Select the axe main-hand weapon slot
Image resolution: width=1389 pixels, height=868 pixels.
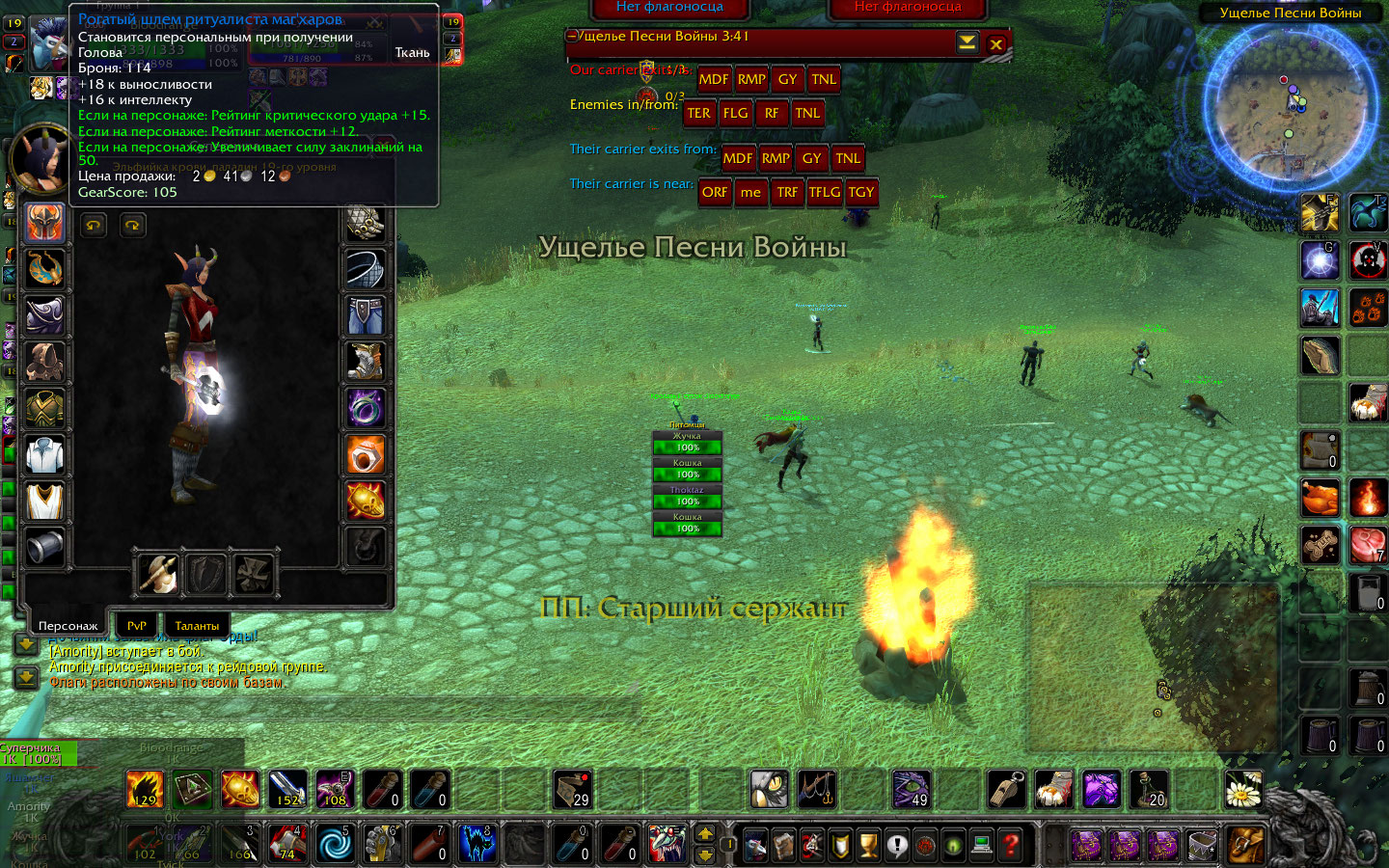(158, 573)
